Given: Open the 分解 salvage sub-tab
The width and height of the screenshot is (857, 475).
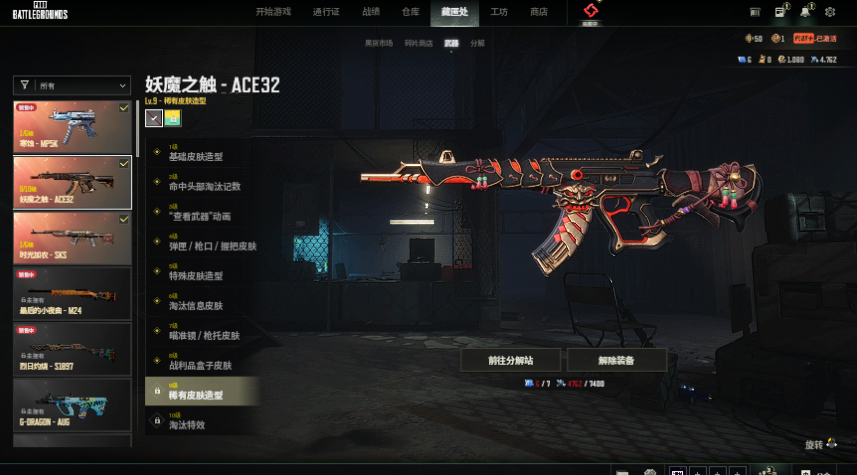Looking at the screenshot, I should (477, 43).
